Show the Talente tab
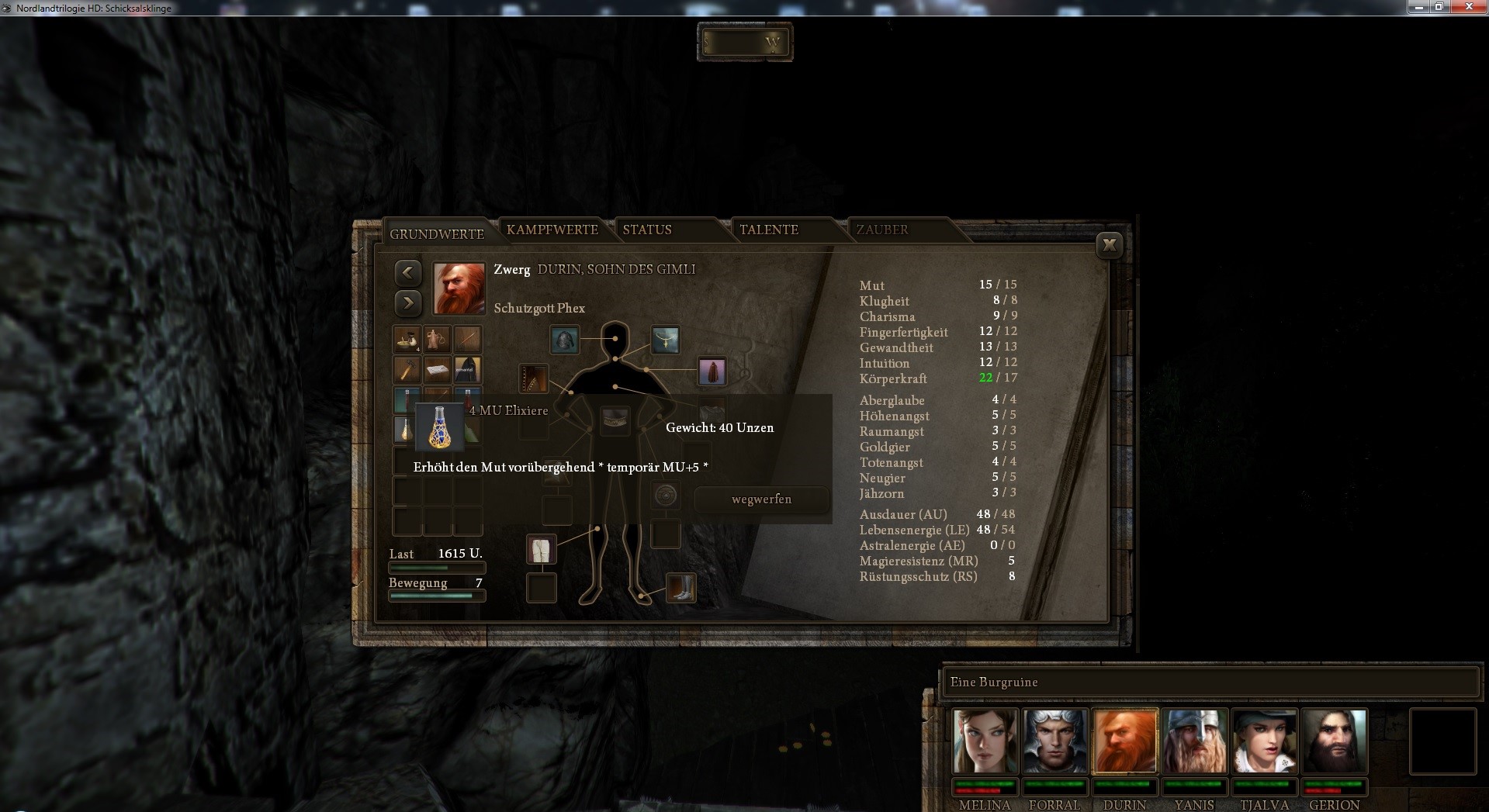Image resolution: width=1489 pixels, height=812 pixels. [x=768, y=230]
